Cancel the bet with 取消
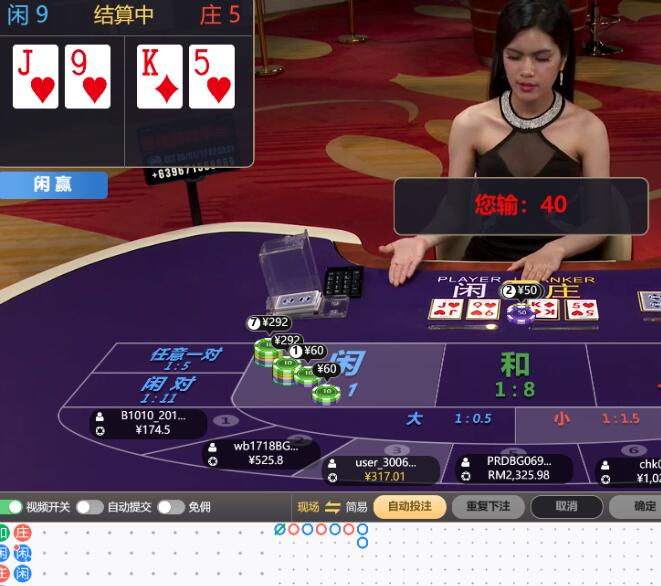This screenshot has width=661, height=586. click(x=566, y=507)
